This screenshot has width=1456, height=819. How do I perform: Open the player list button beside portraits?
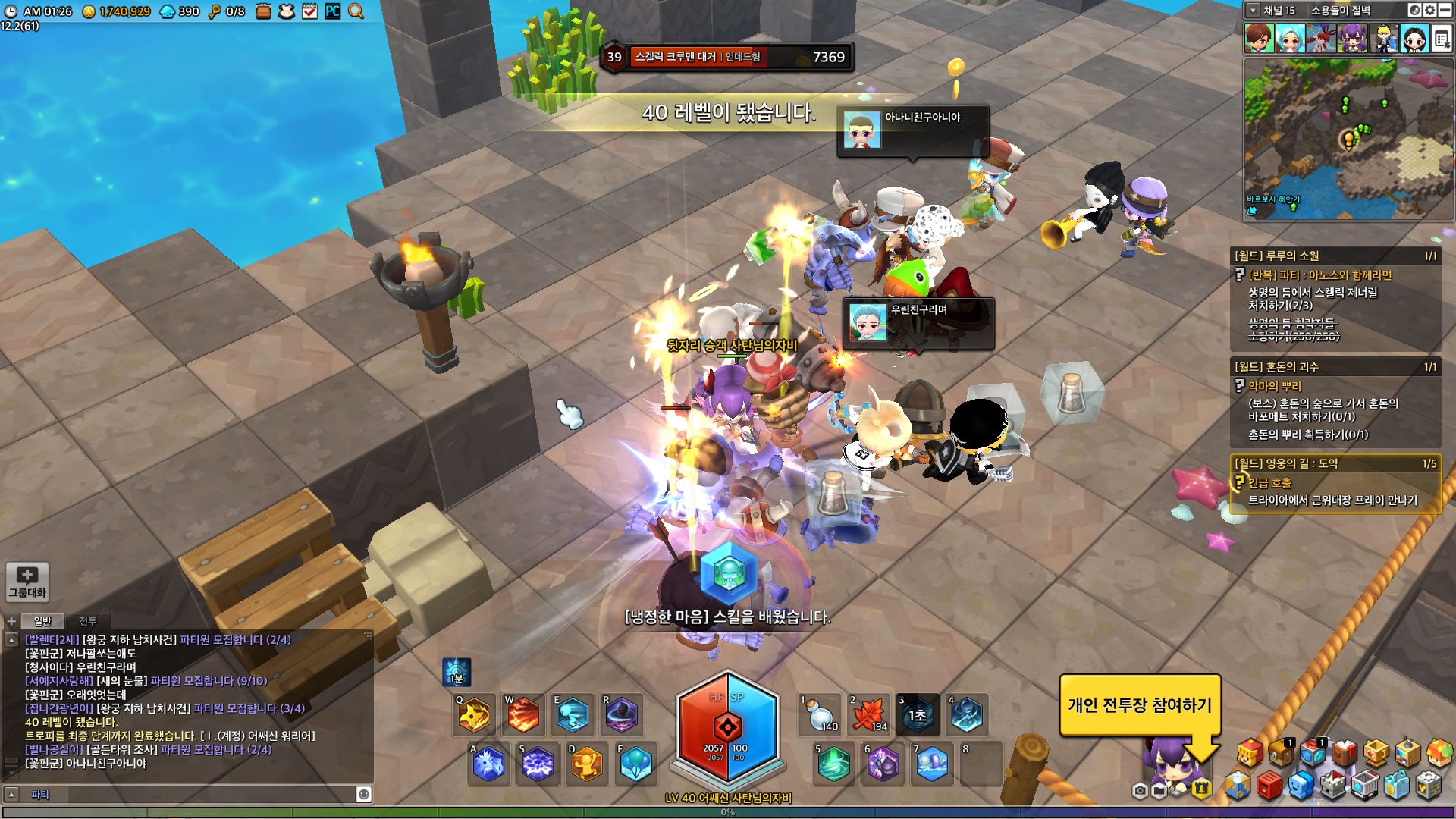tap(1442, 39)
